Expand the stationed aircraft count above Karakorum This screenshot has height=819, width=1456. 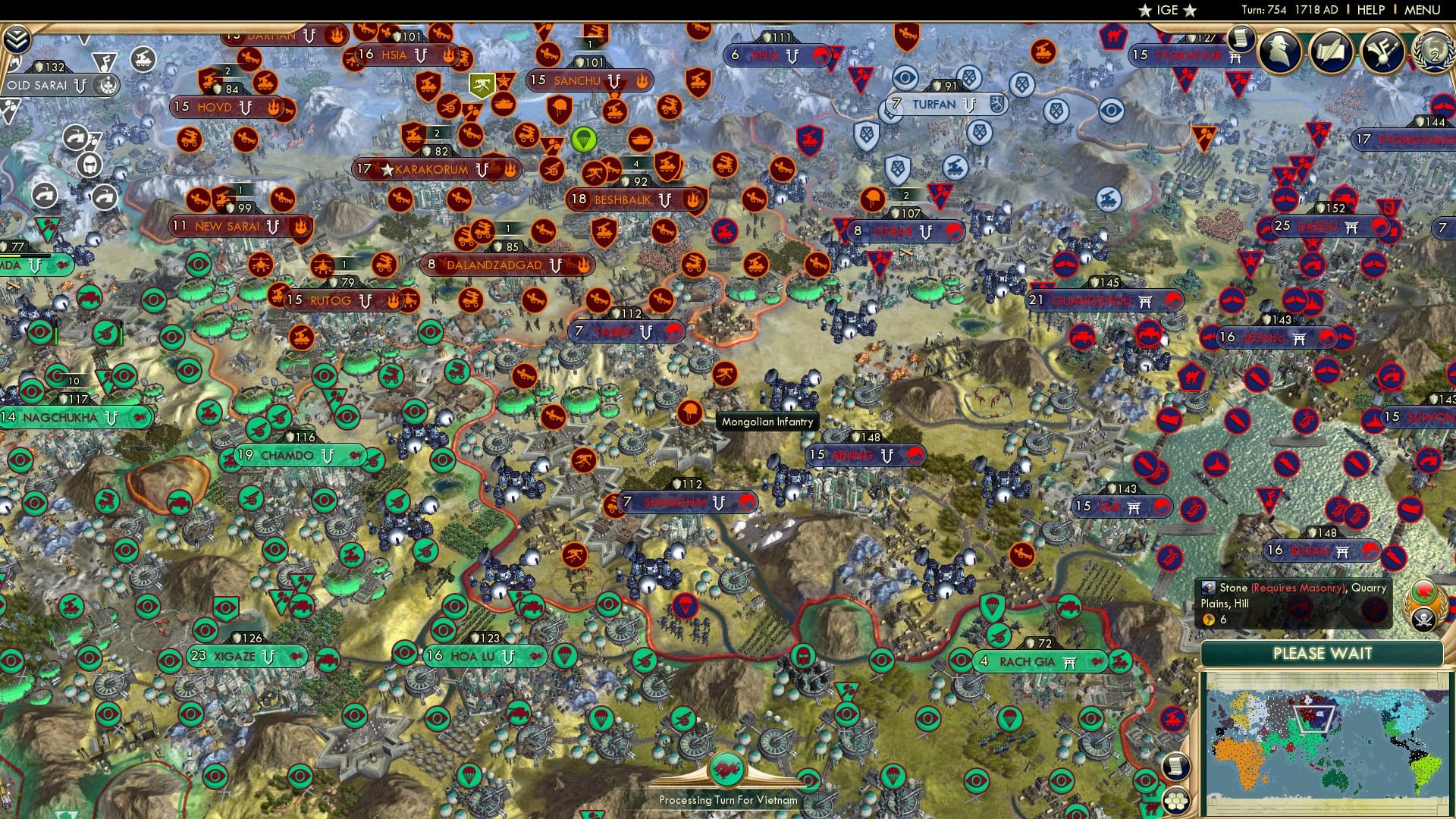click(436, 134)
